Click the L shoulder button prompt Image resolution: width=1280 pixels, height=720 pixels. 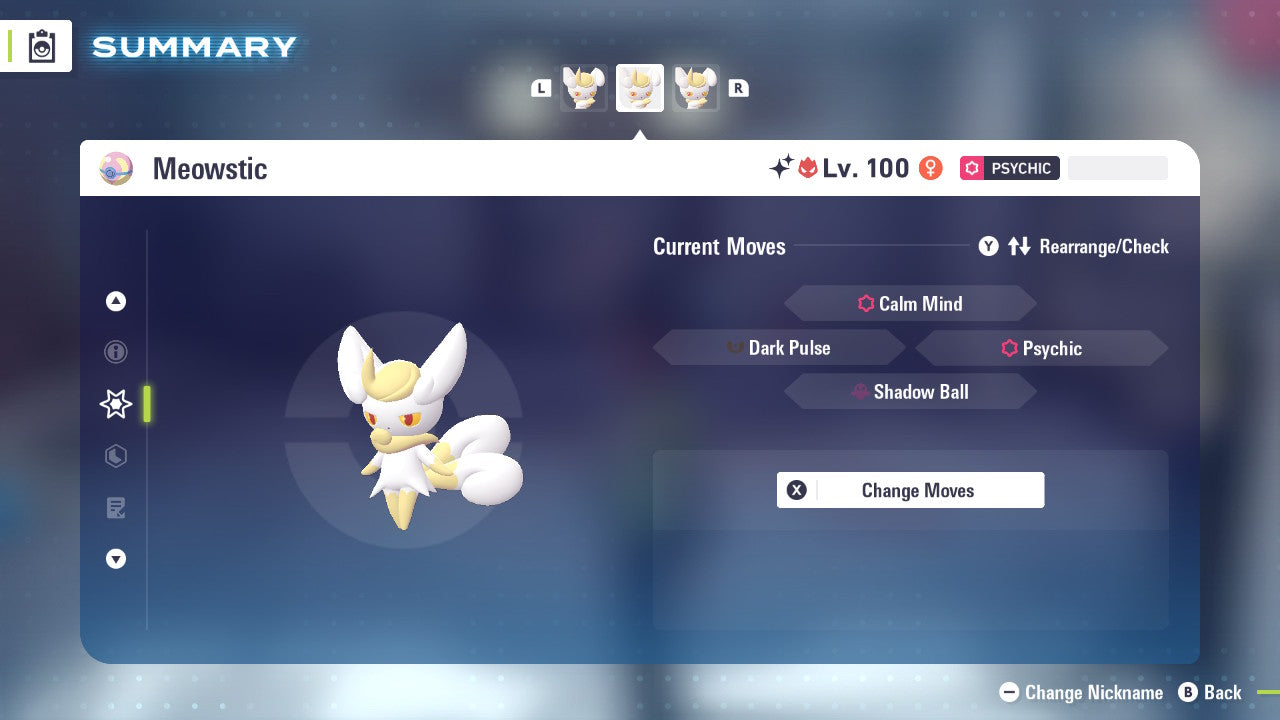[541, 88]
